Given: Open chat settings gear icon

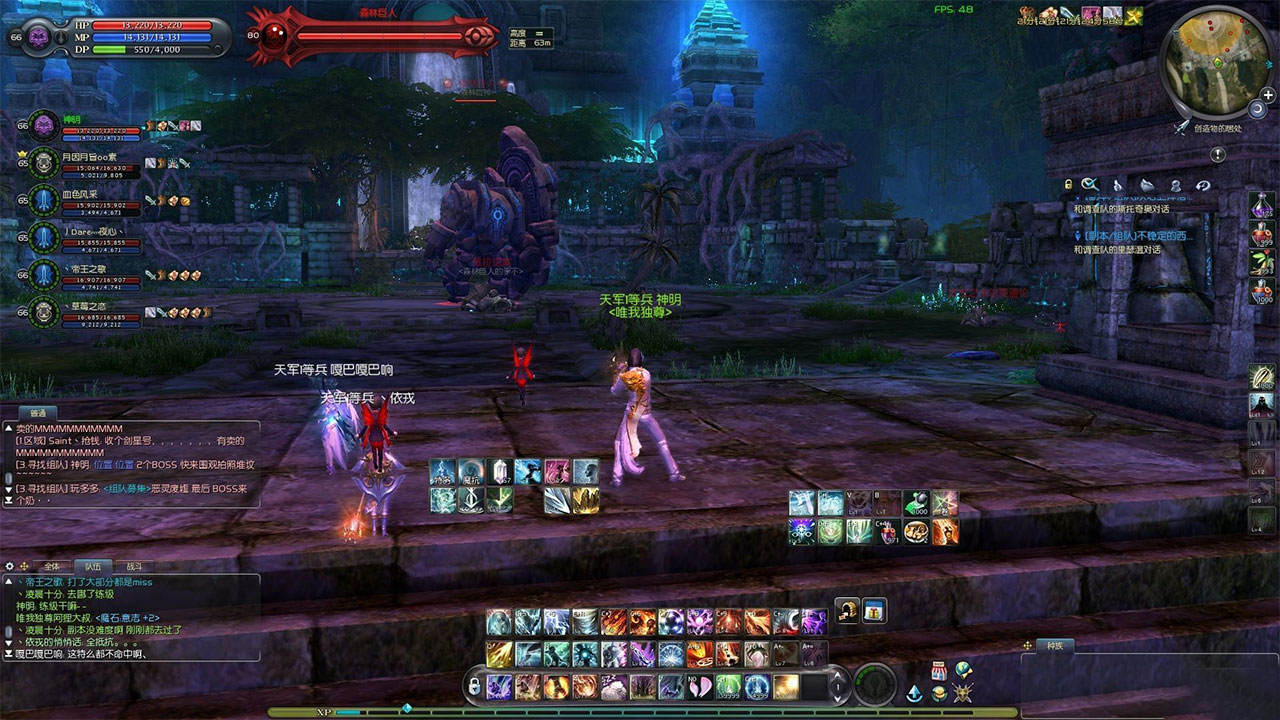Looking at the screenshot, I should click(9, 566).
